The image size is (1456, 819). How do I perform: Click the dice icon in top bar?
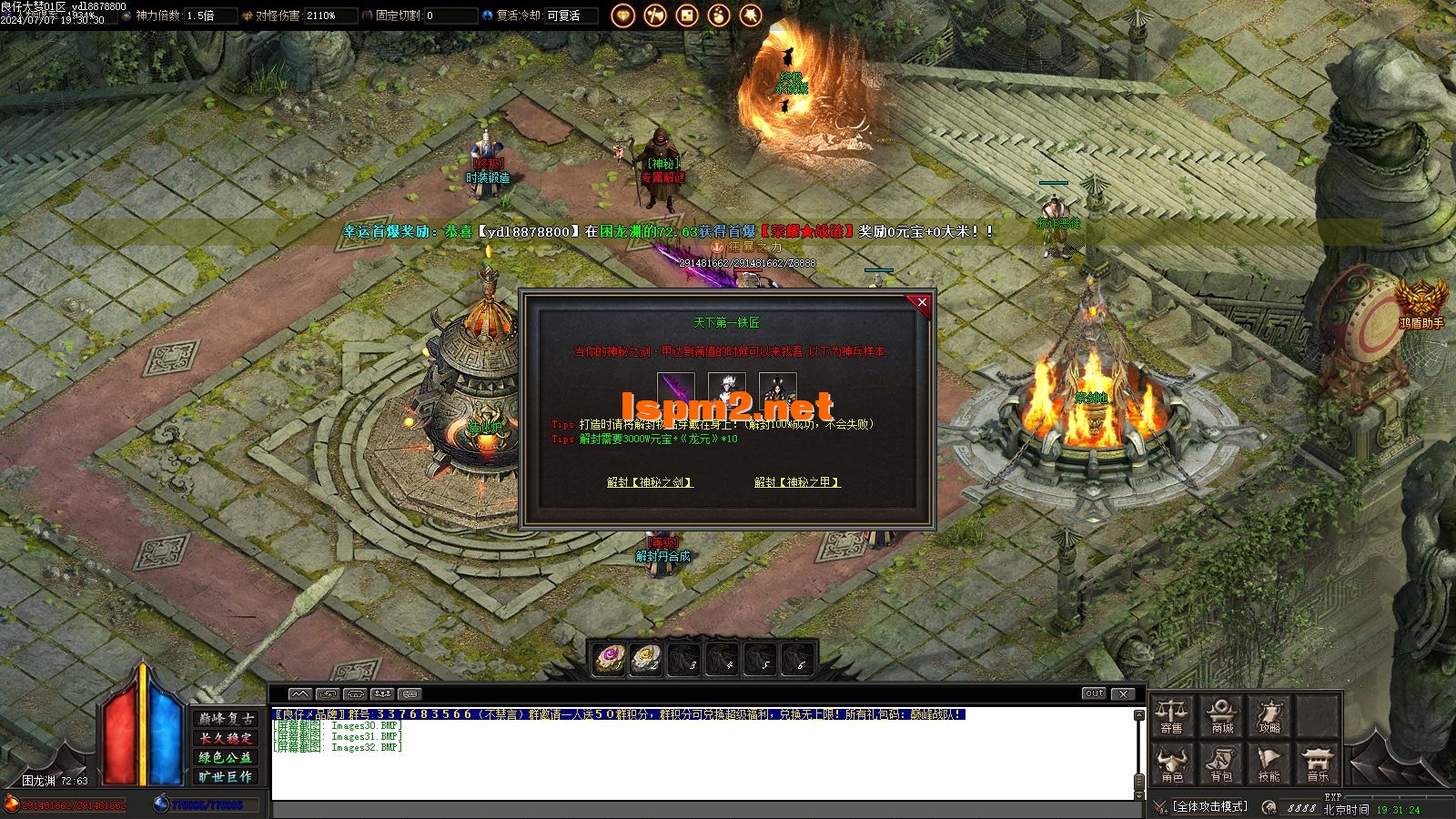pos(687,15)
